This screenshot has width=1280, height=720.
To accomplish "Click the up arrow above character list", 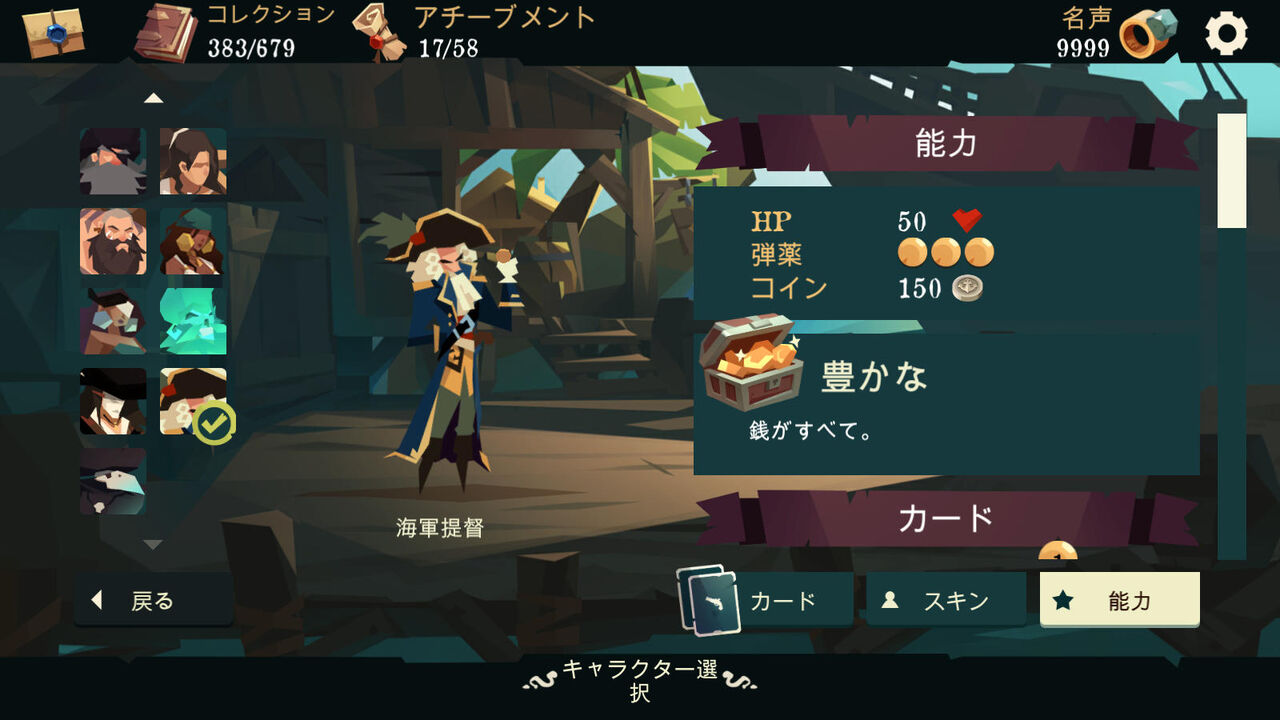I will click(152, 96).
